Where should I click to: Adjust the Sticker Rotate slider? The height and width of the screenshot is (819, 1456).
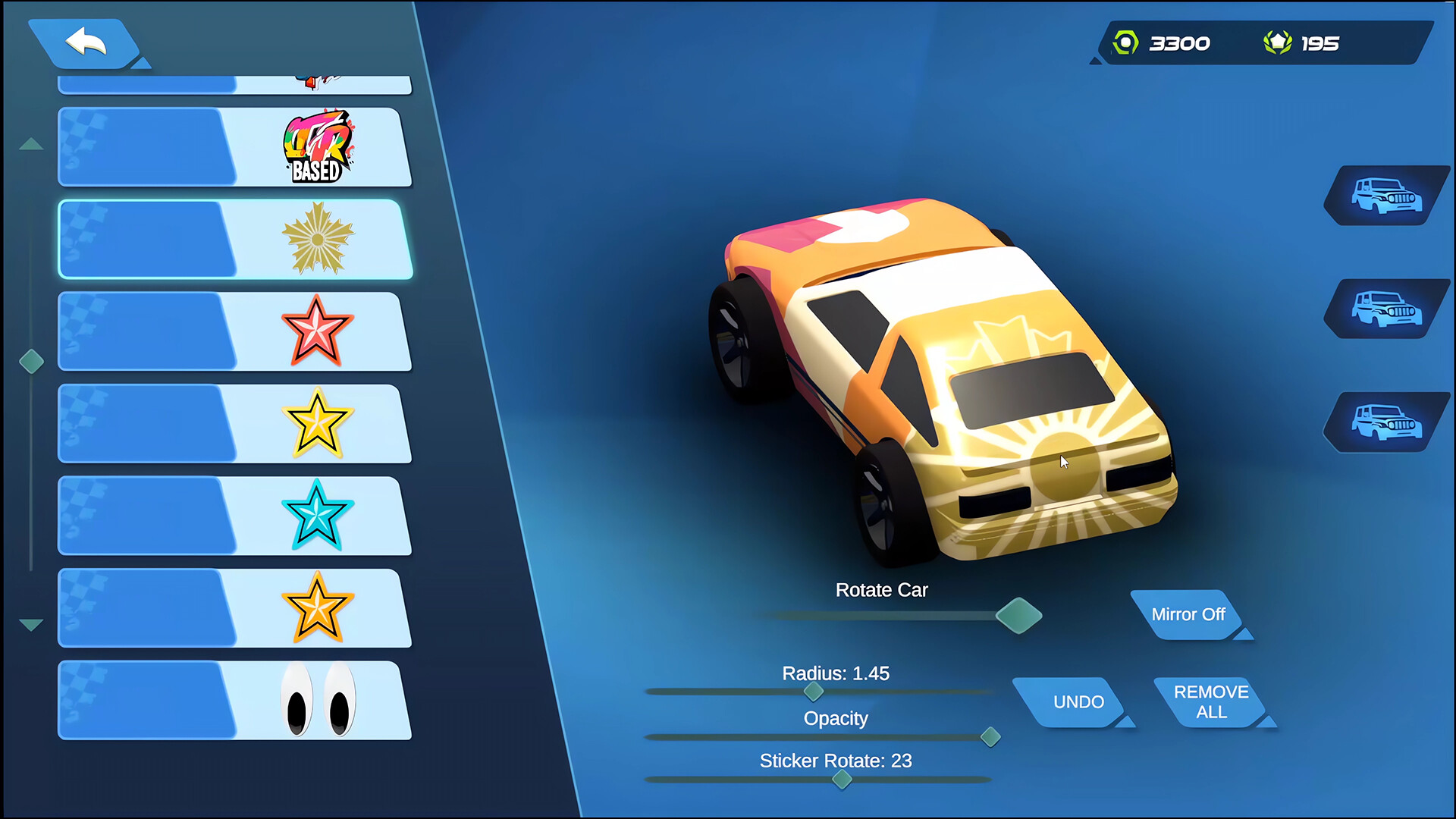coord(840,780)
